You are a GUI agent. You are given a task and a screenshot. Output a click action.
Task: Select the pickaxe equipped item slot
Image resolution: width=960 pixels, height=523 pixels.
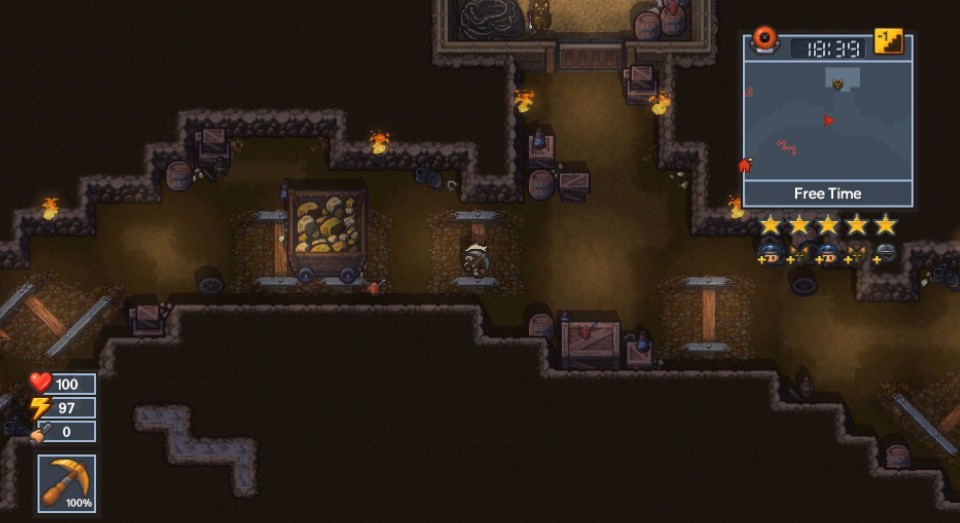tap(67, 483)
